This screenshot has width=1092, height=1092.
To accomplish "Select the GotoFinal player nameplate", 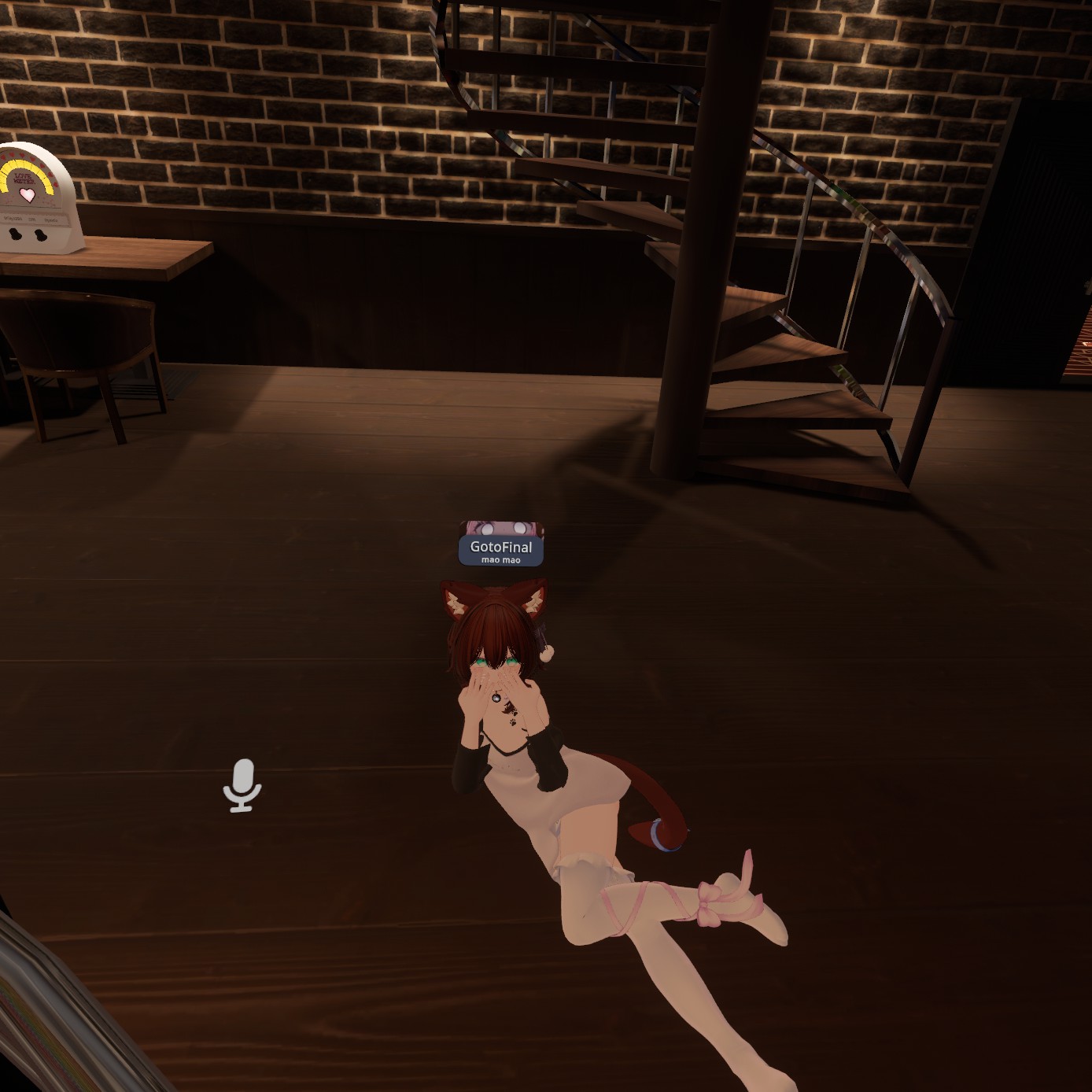I will tap(501, 549).
